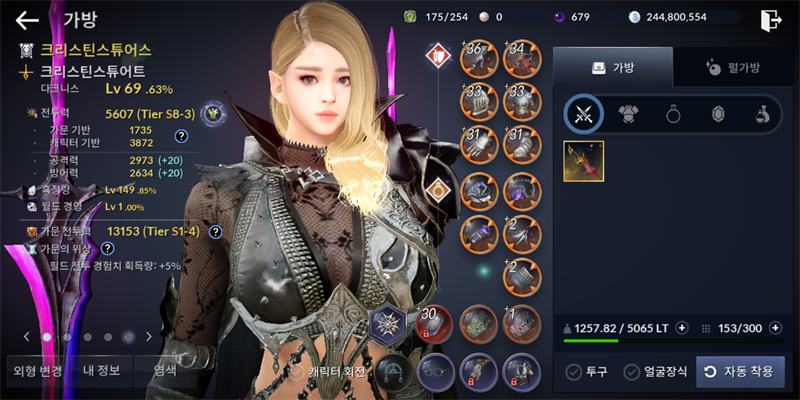The height and width of the screenshot is (400, 800).
Task: Expand weight limit with plus button
Action: [682, 327]
